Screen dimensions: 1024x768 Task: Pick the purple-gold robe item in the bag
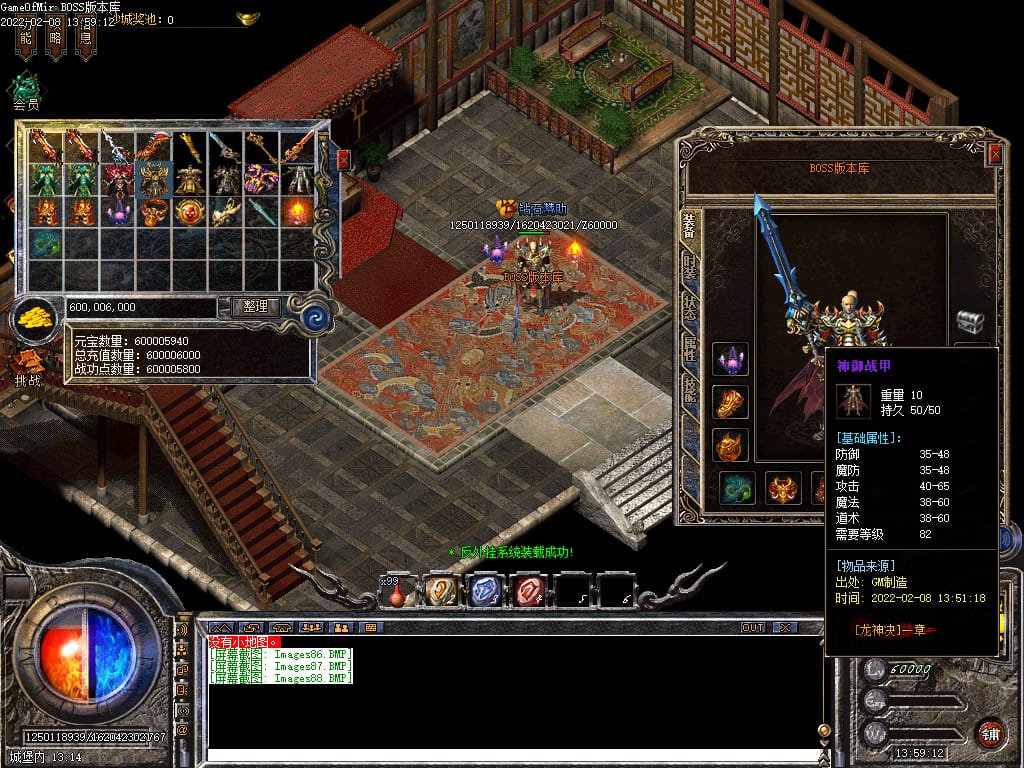pos(262,179)
